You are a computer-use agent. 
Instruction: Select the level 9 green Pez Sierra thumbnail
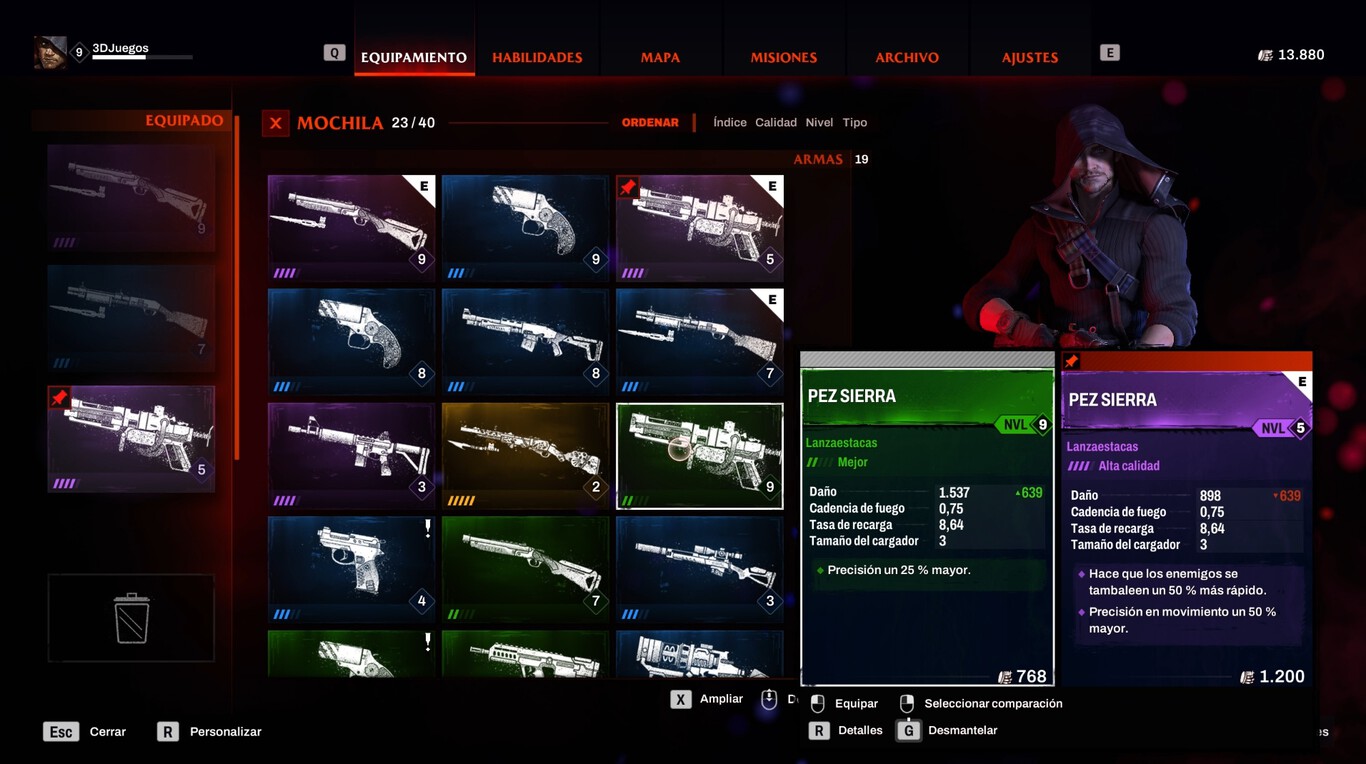(x=700, y=455)
